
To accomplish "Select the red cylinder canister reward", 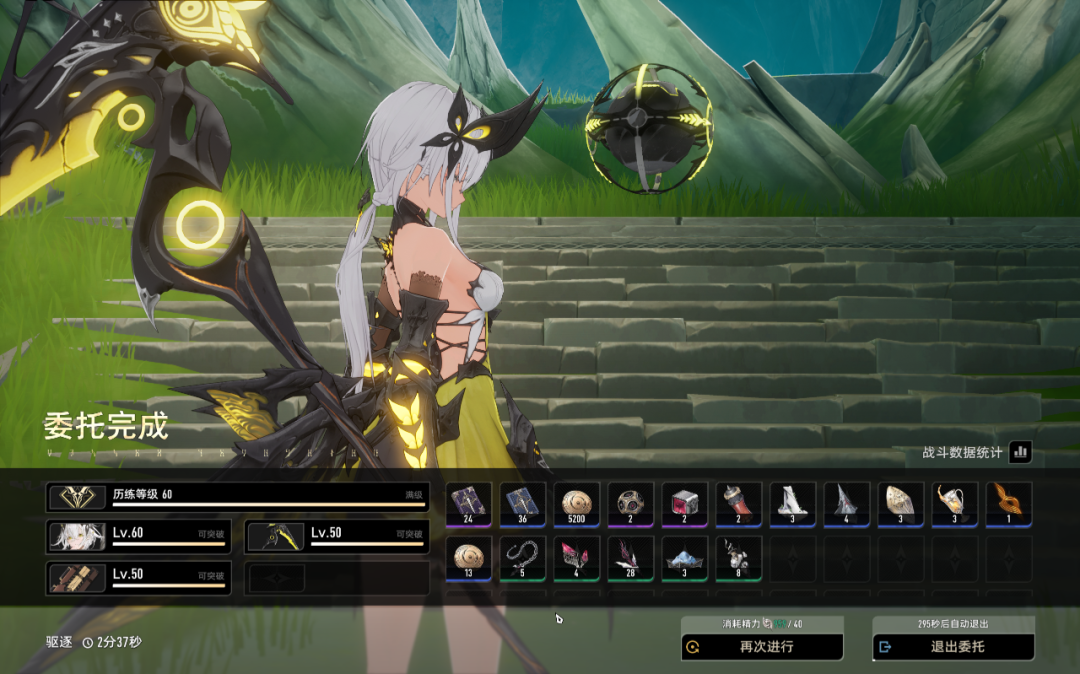I will coord(739,504).
